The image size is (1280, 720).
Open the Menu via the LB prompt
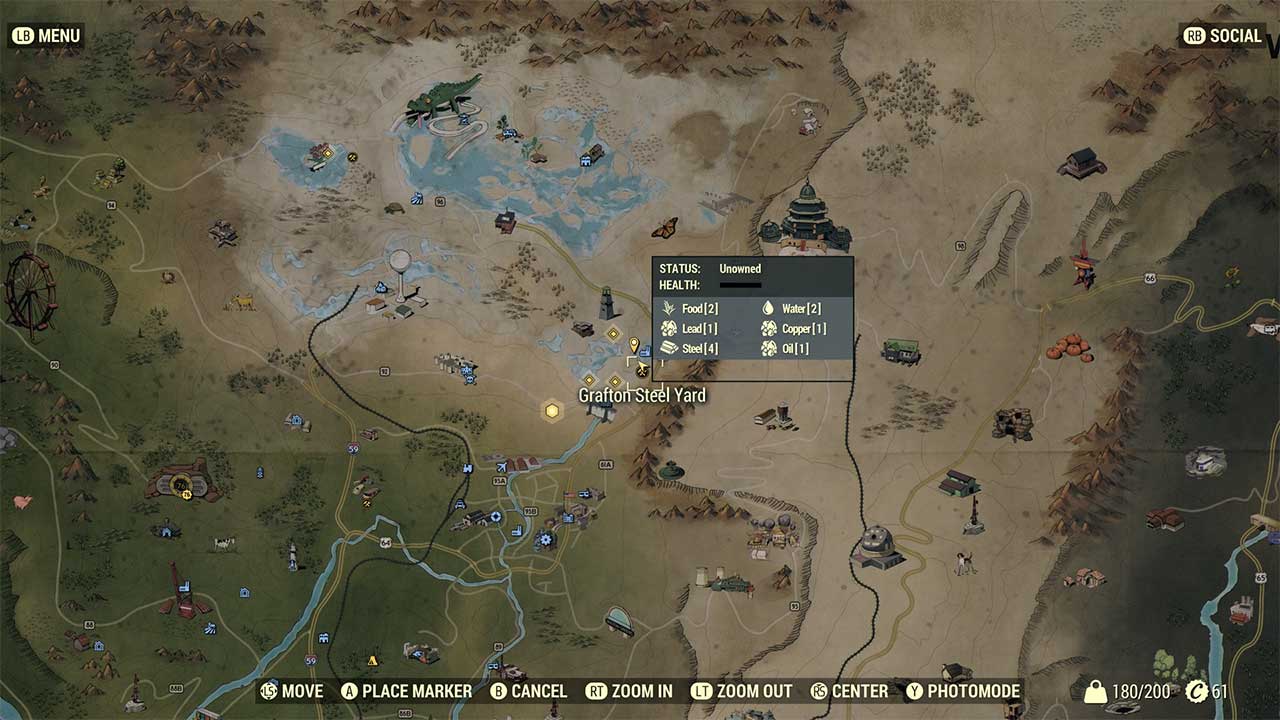click(x=46, y=35)
